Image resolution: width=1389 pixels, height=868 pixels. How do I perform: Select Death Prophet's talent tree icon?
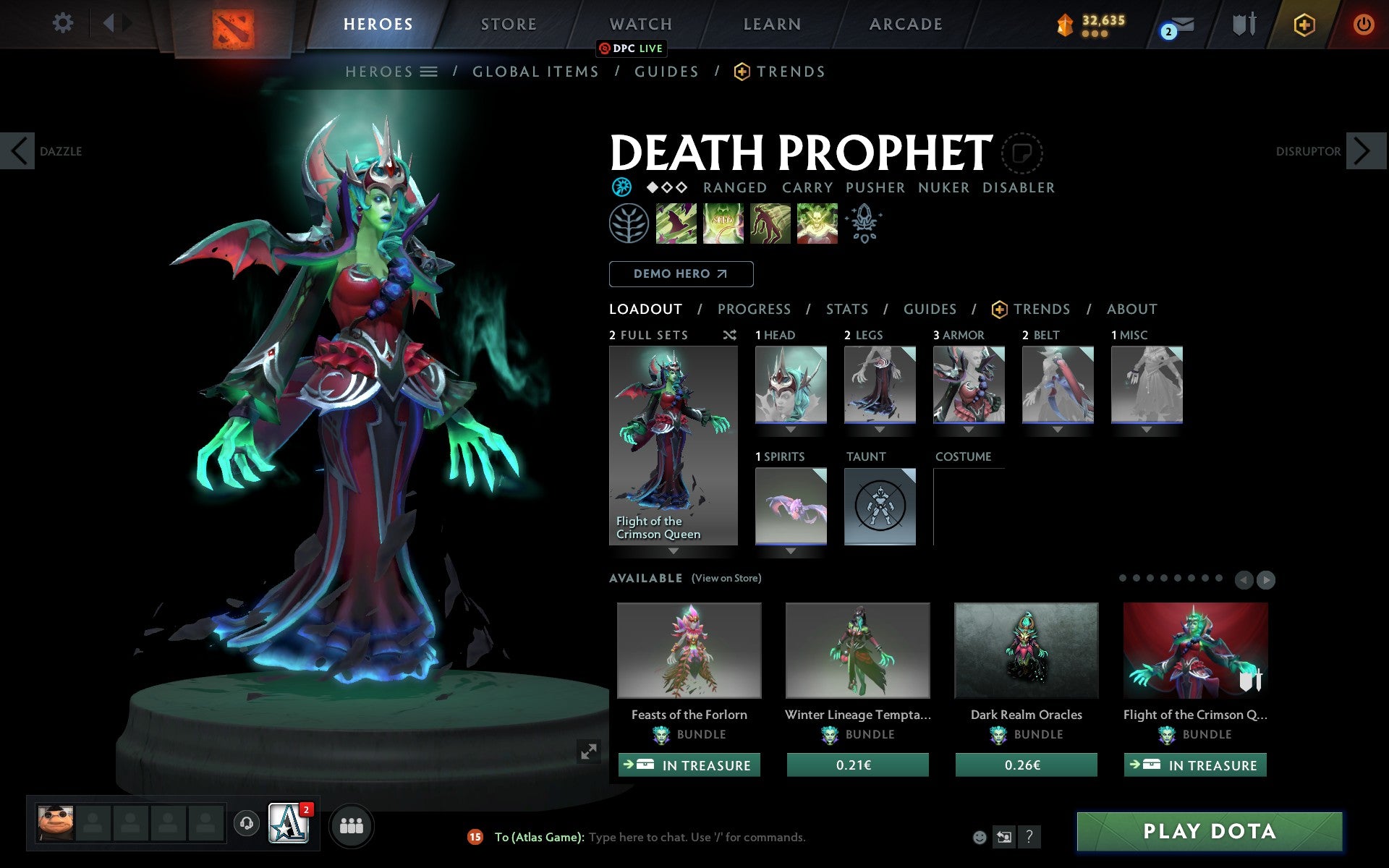629,224
